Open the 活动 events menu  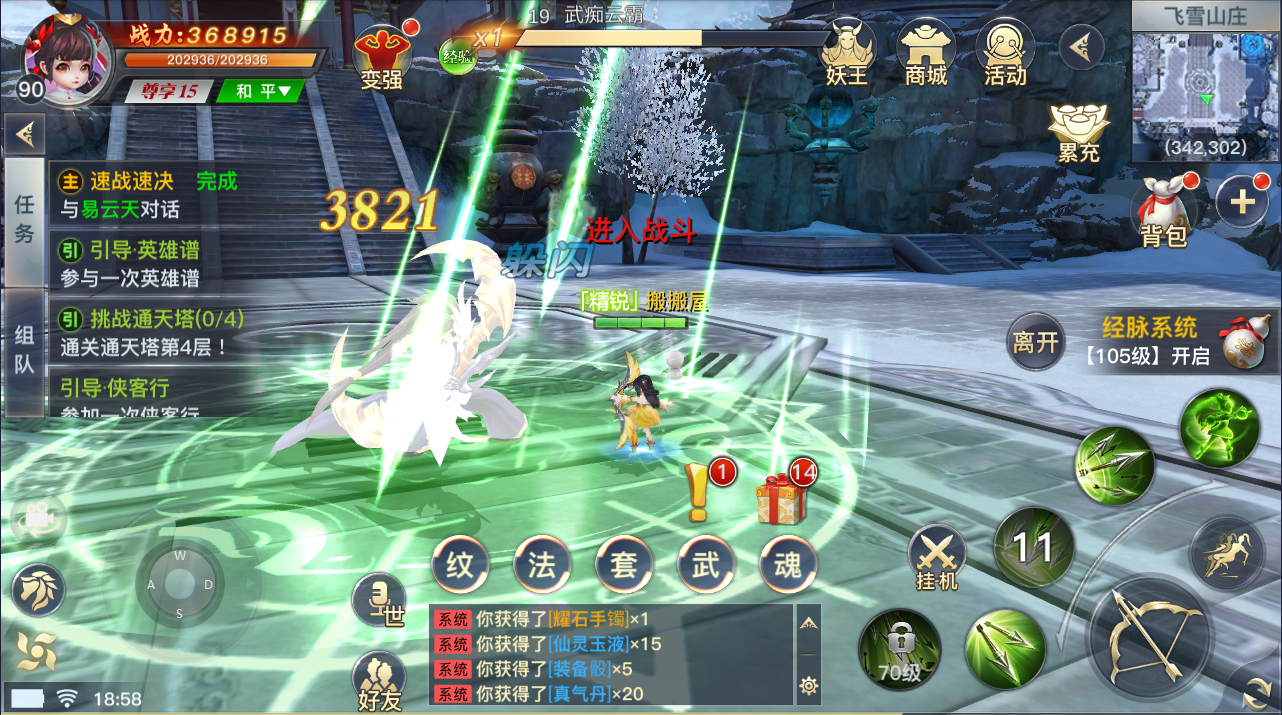pyautogui.click(x=1004, y=52)
